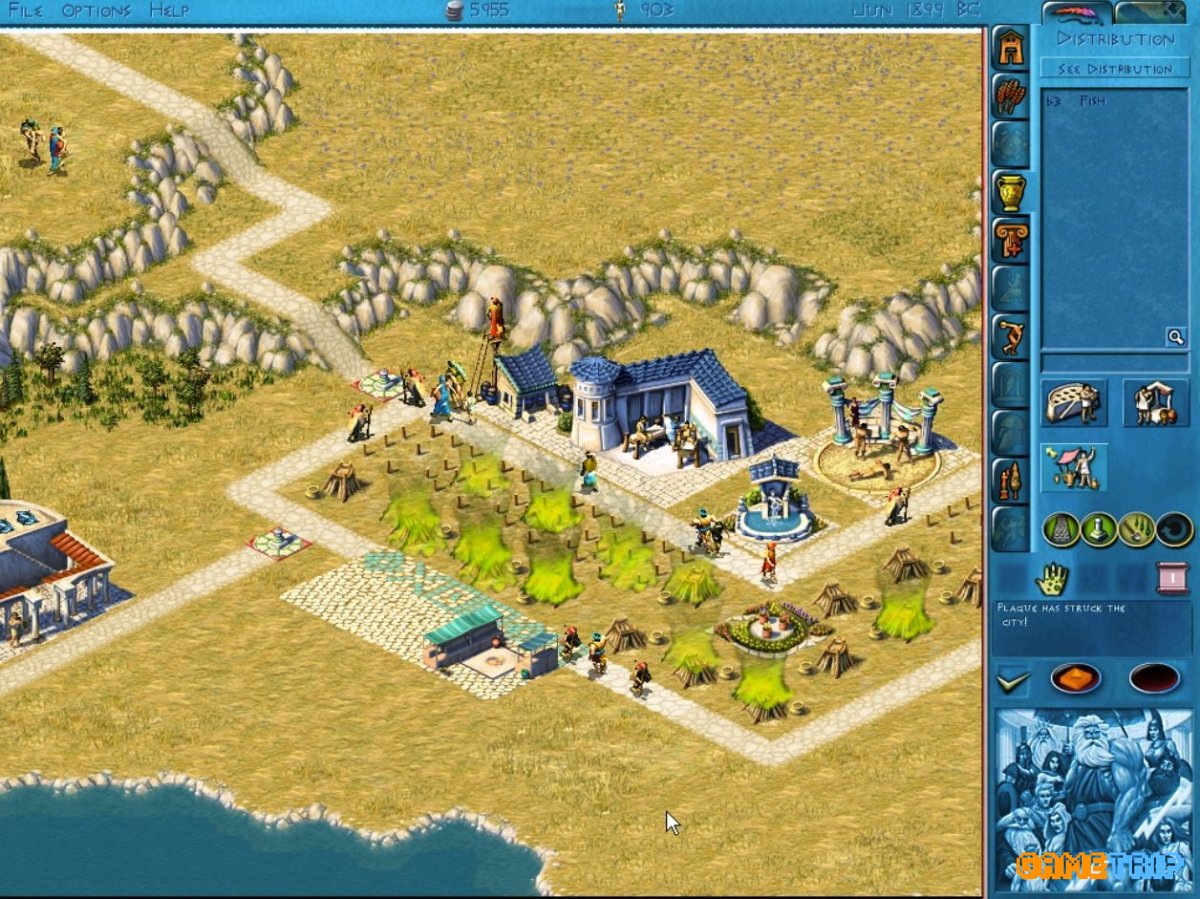Viewport: 1200px width, 899px height.
Task: Click the orange diamond oval button
Action: tap(1075, 679)
